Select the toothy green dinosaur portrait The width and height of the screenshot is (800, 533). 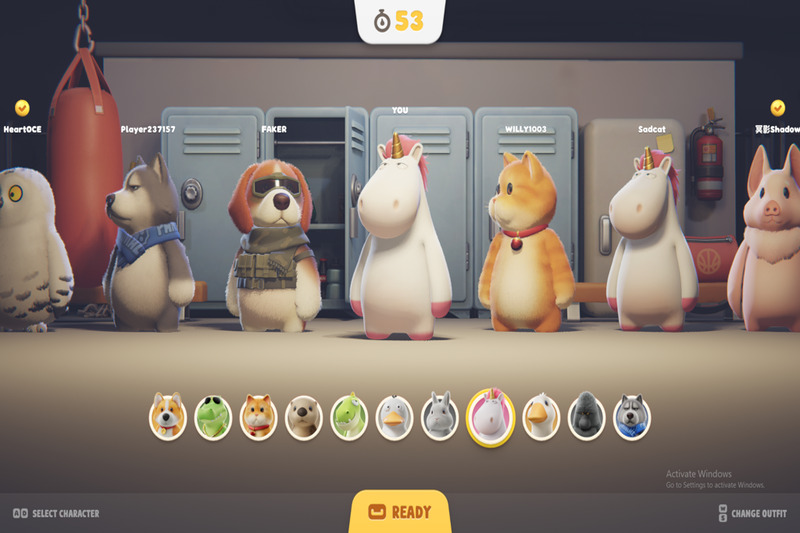[349, 416]
